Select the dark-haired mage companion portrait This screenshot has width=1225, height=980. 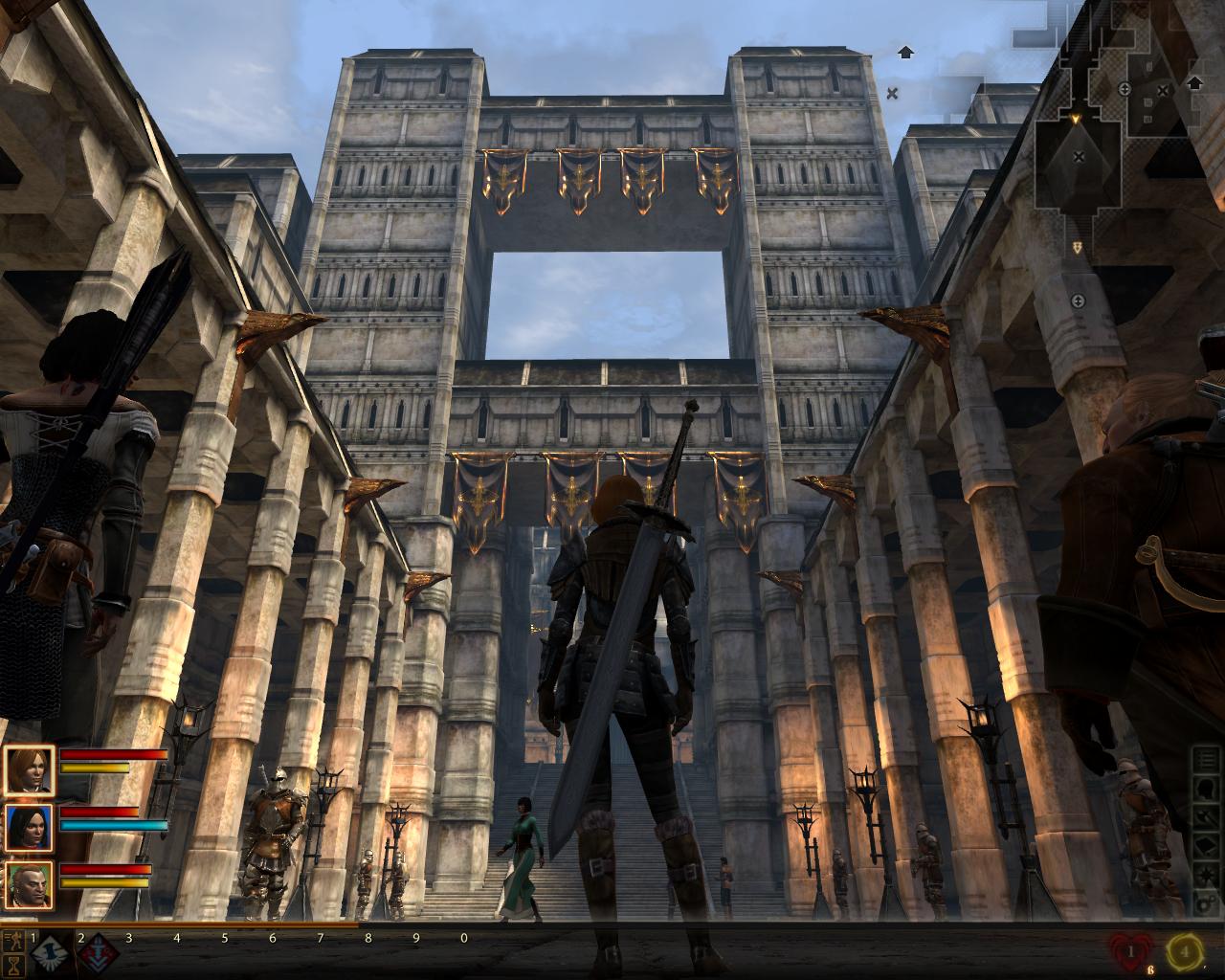pyautogui.click(x=29, y=827)
